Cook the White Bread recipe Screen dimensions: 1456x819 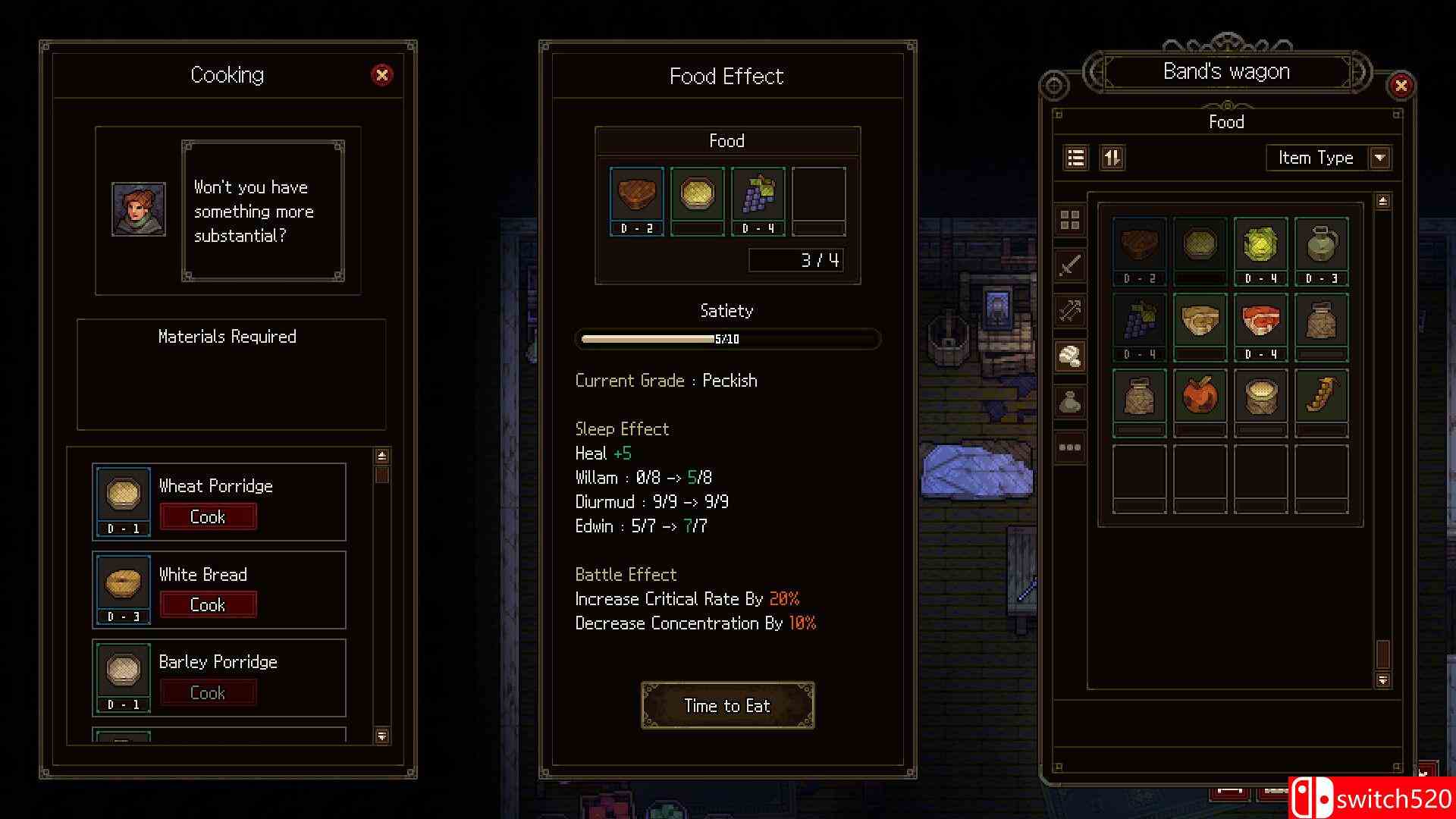click(208, 604)
